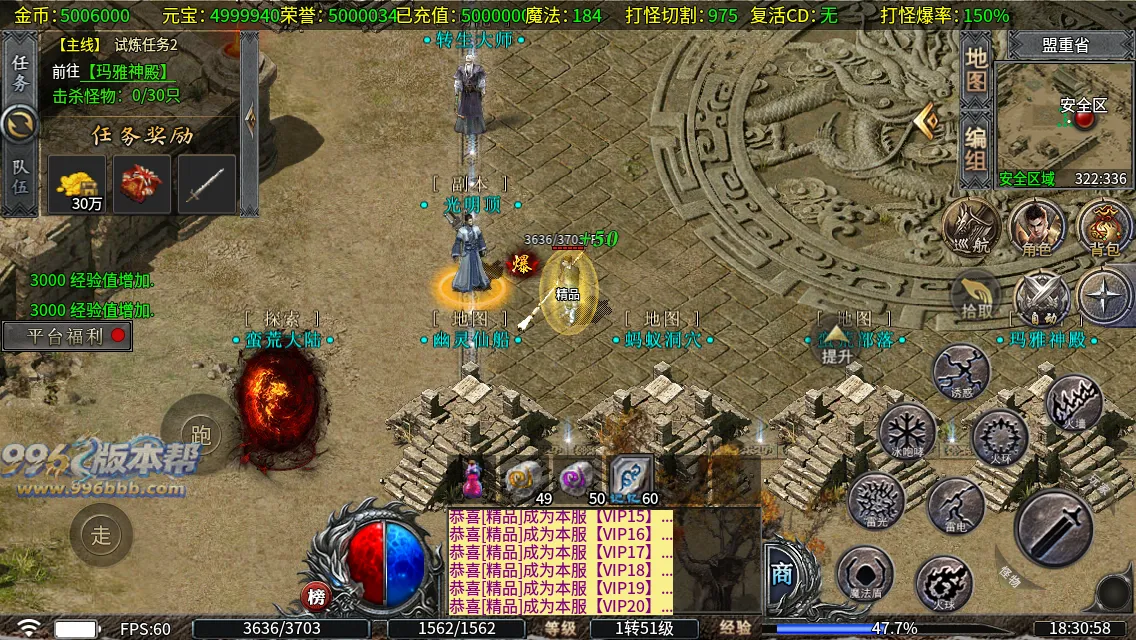
Task: Open the 榜 ranking button
Action: [316, 597]
